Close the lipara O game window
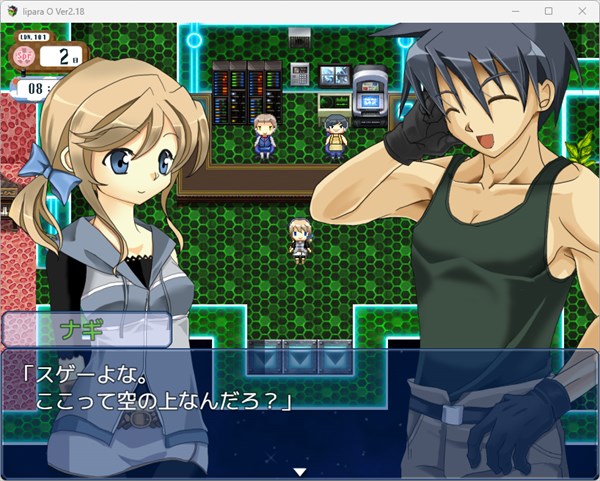This screenshot has height=481, width=600. tap(580, 10)
